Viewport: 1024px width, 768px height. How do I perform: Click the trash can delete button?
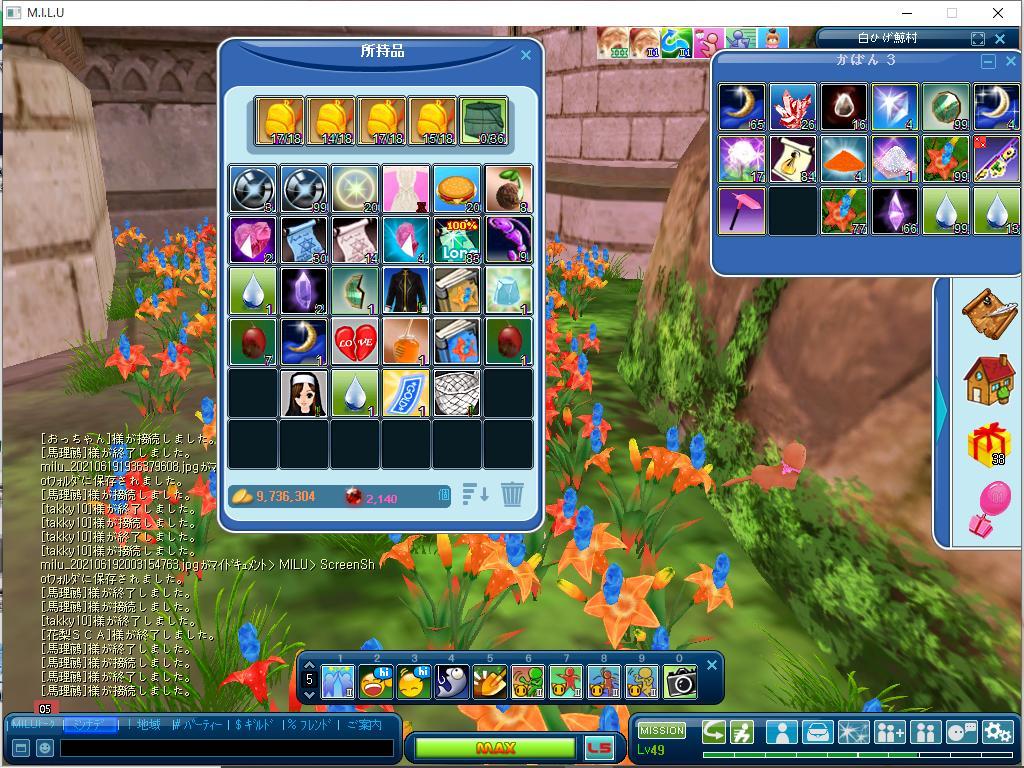pyautogui.click(x=512, y=494)
